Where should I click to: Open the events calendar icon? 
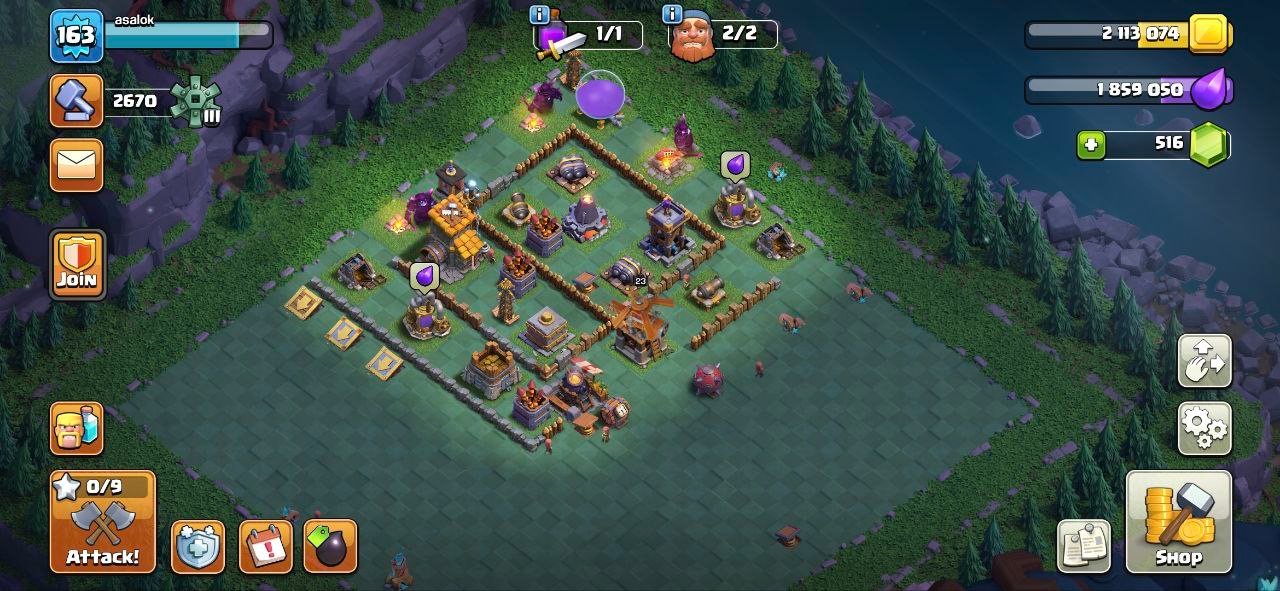click(265, 546)
